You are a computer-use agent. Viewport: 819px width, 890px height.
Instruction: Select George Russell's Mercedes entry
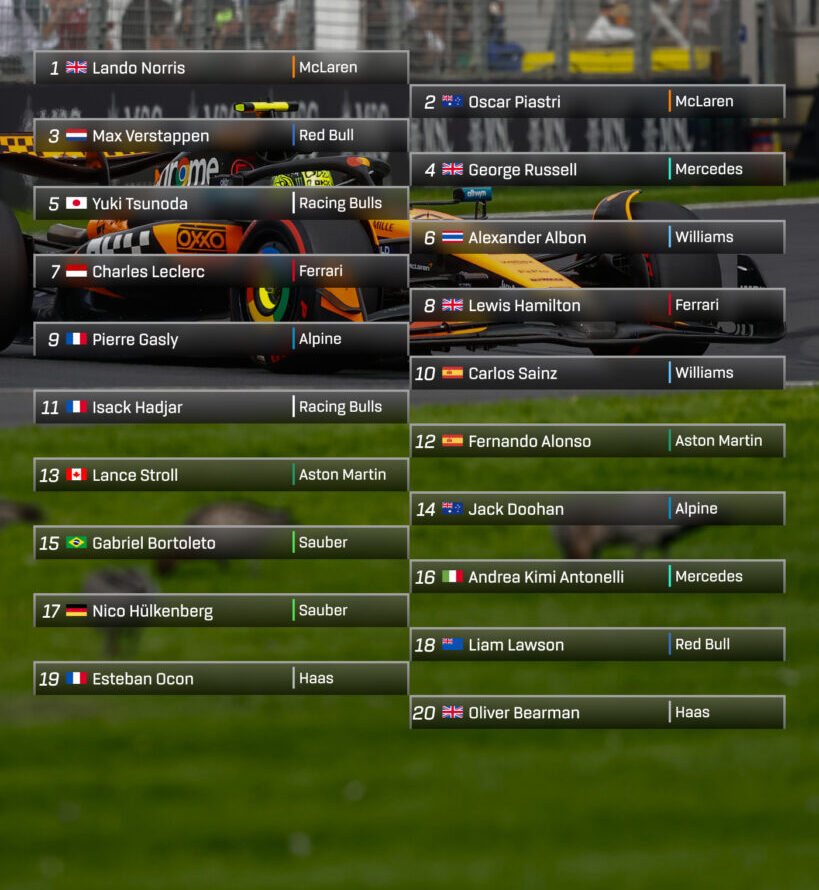[x=597, y=170]
